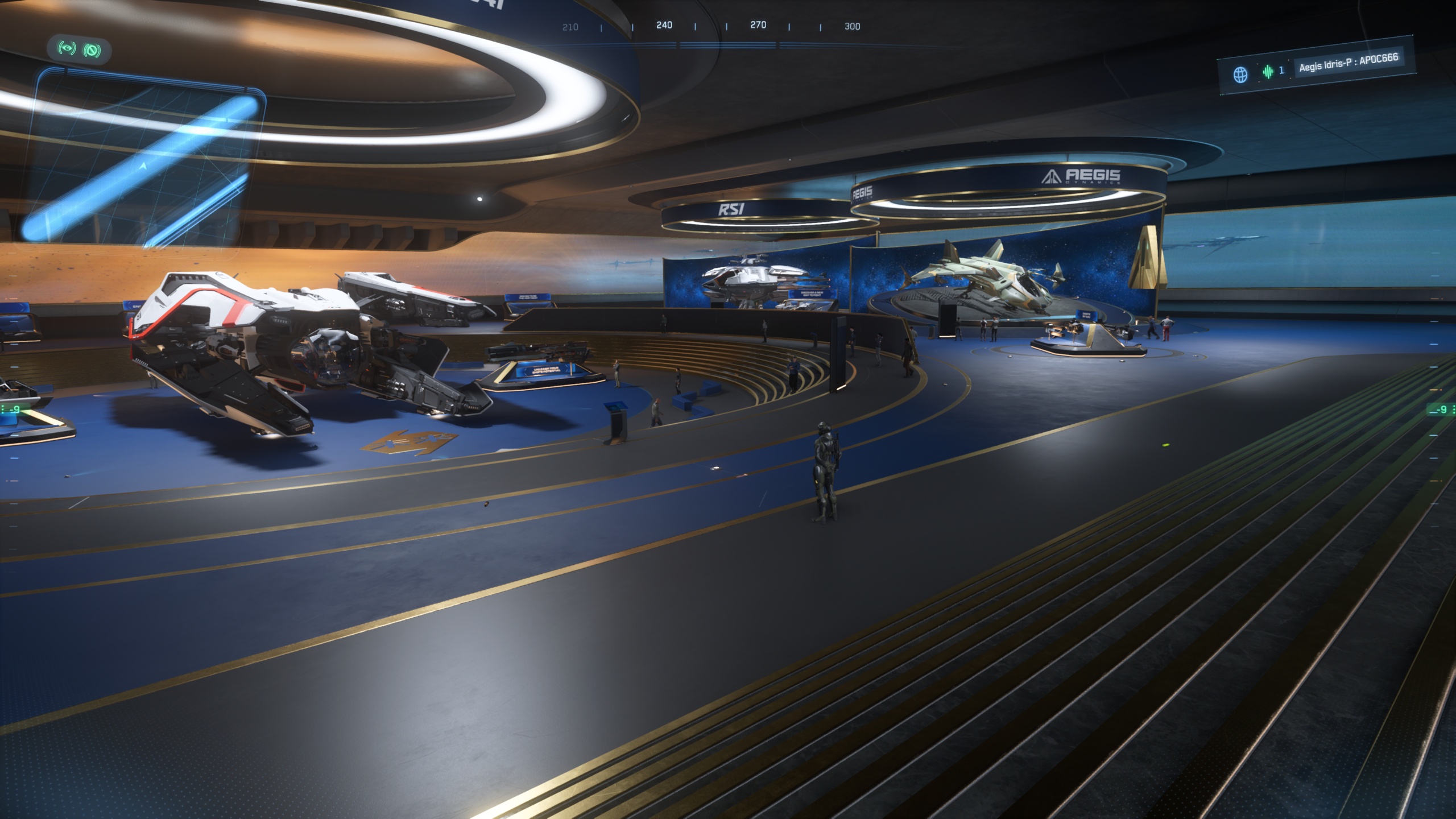Select the Aegis Idris-P : APOC666 channel label

coord(1348,64)
